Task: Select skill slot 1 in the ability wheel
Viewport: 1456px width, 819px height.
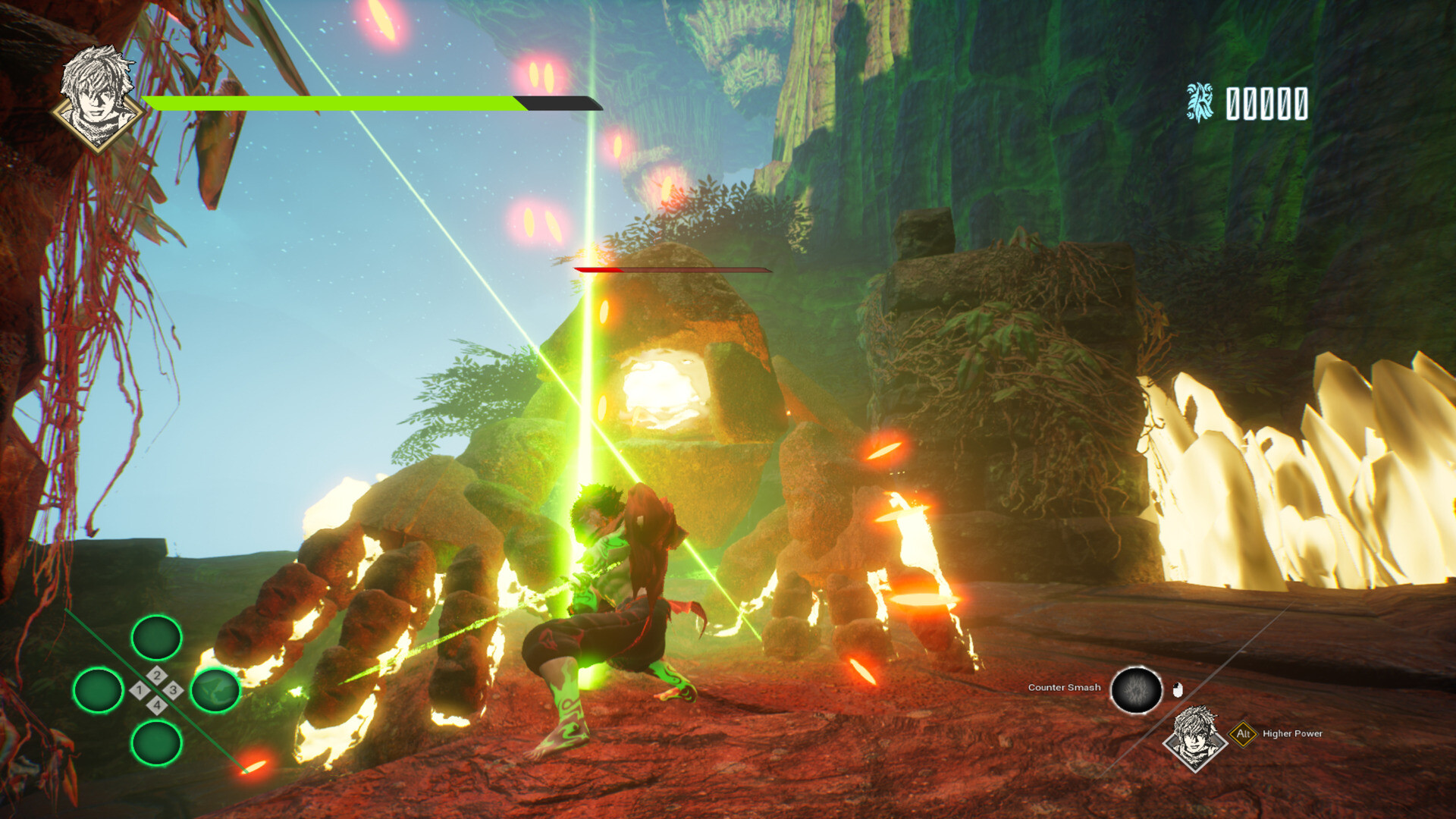Action: pos(99,691)
